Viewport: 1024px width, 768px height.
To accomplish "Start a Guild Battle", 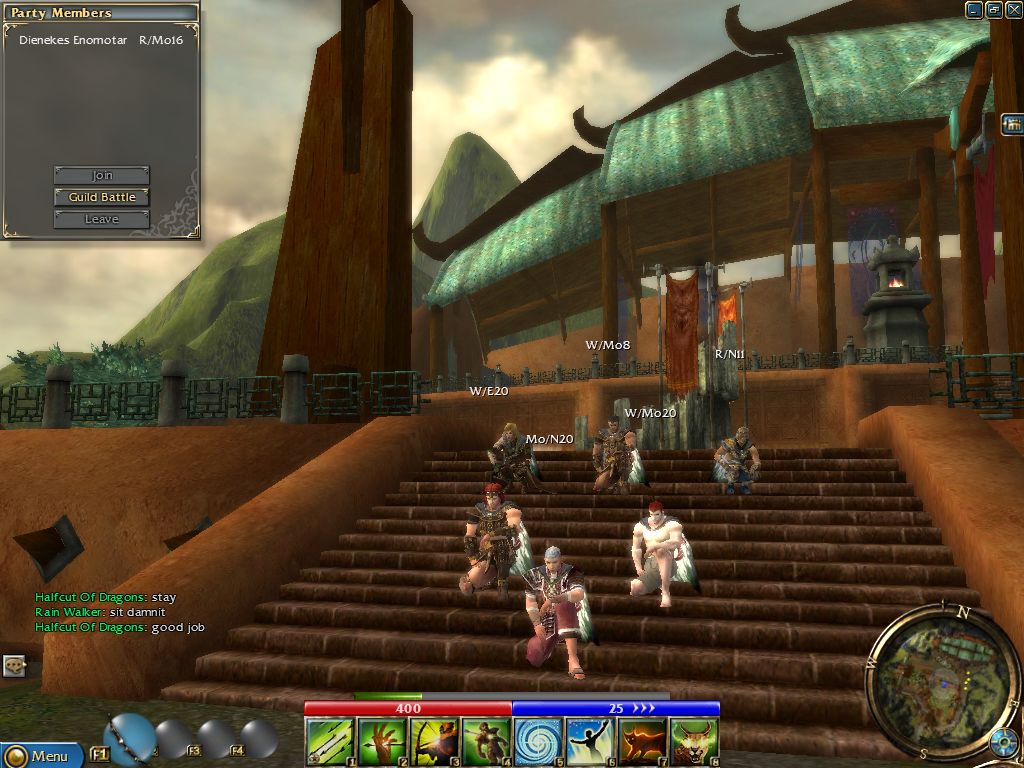I will coord(101,197).
